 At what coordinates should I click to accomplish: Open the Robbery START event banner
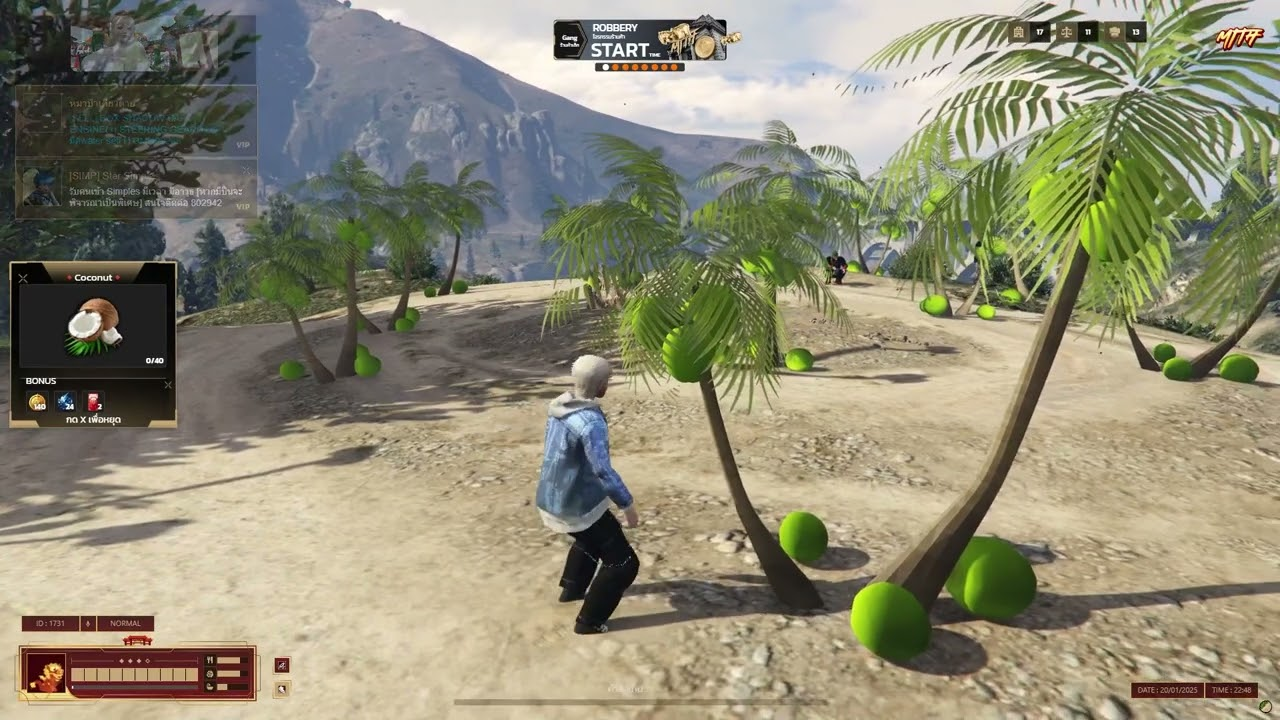point(640,40)
